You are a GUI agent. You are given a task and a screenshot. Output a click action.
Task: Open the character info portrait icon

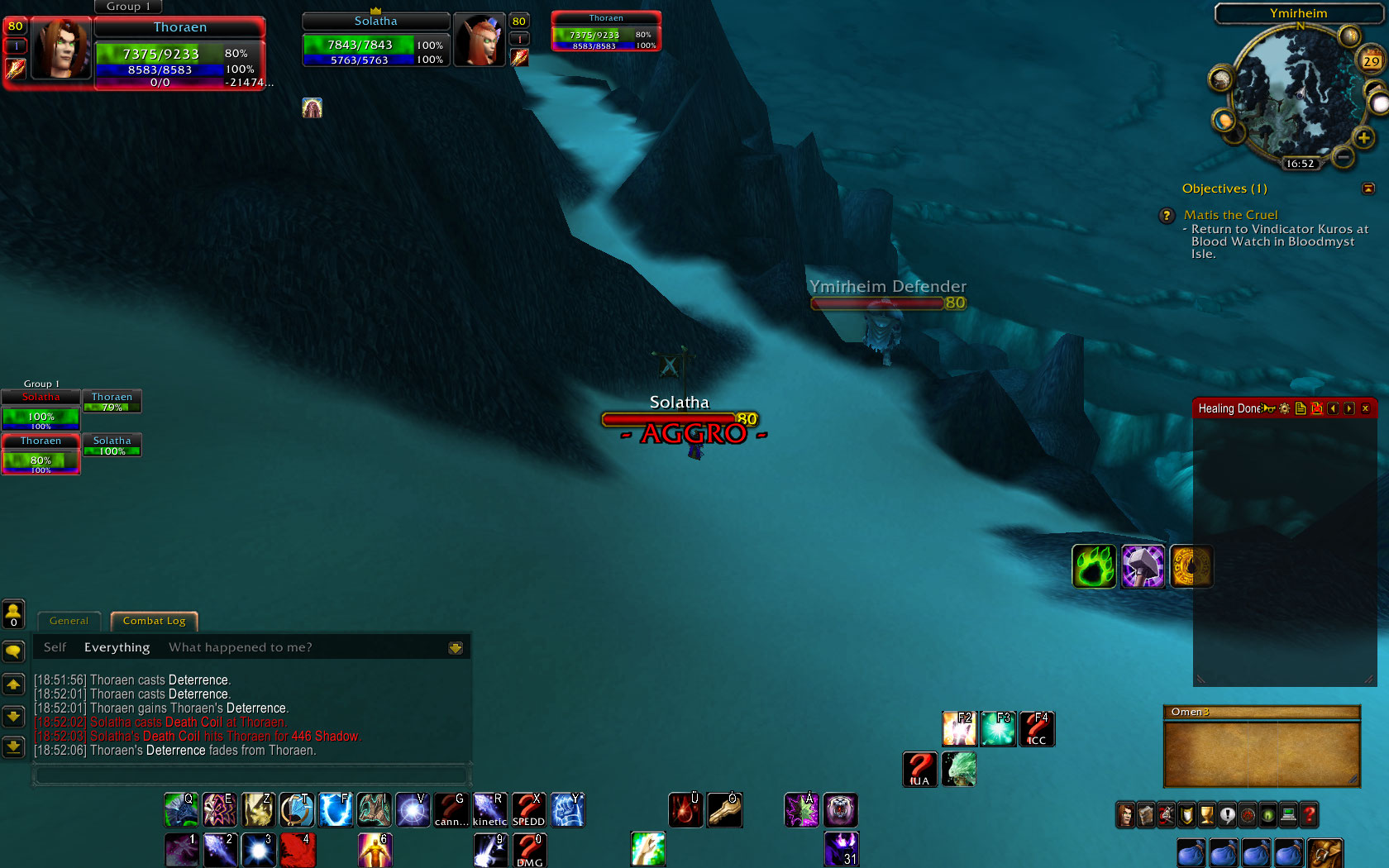coord(1124,815)
